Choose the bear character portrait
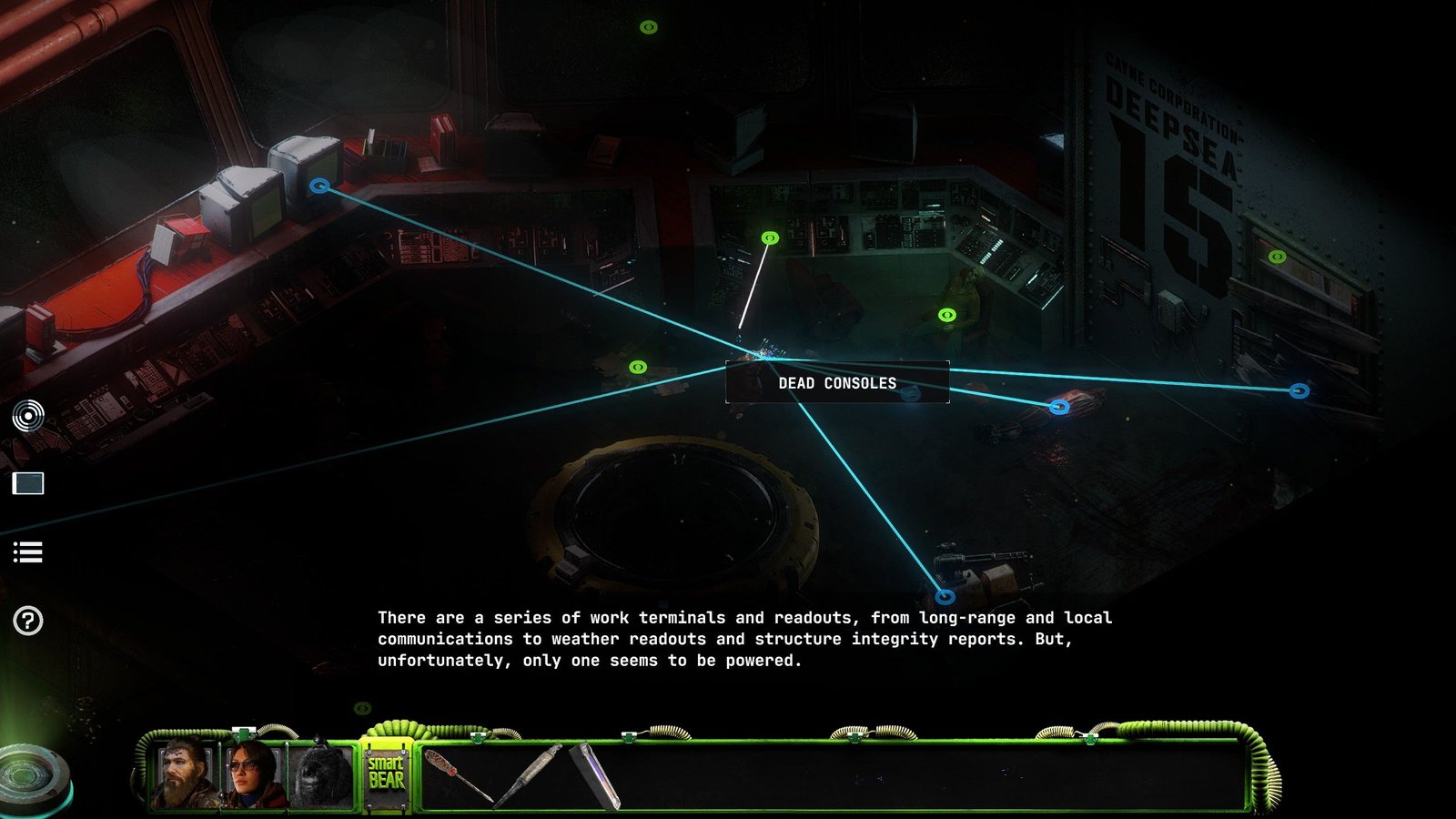Screen dimensions: 1456x819 click(320, 777)
